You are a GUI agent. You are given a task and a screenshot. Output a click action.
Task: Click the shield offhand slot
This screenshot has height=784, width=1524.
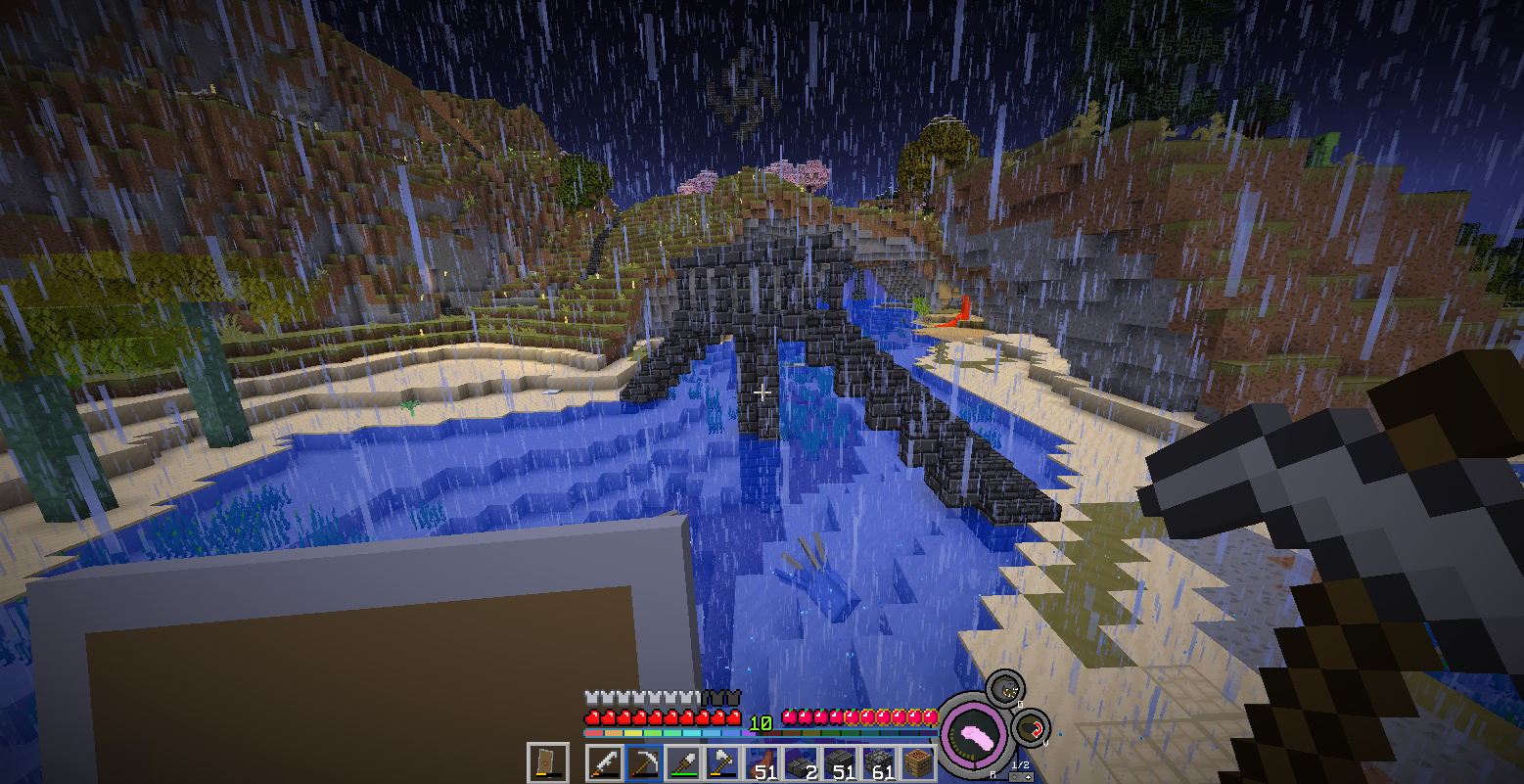[547, 762]
